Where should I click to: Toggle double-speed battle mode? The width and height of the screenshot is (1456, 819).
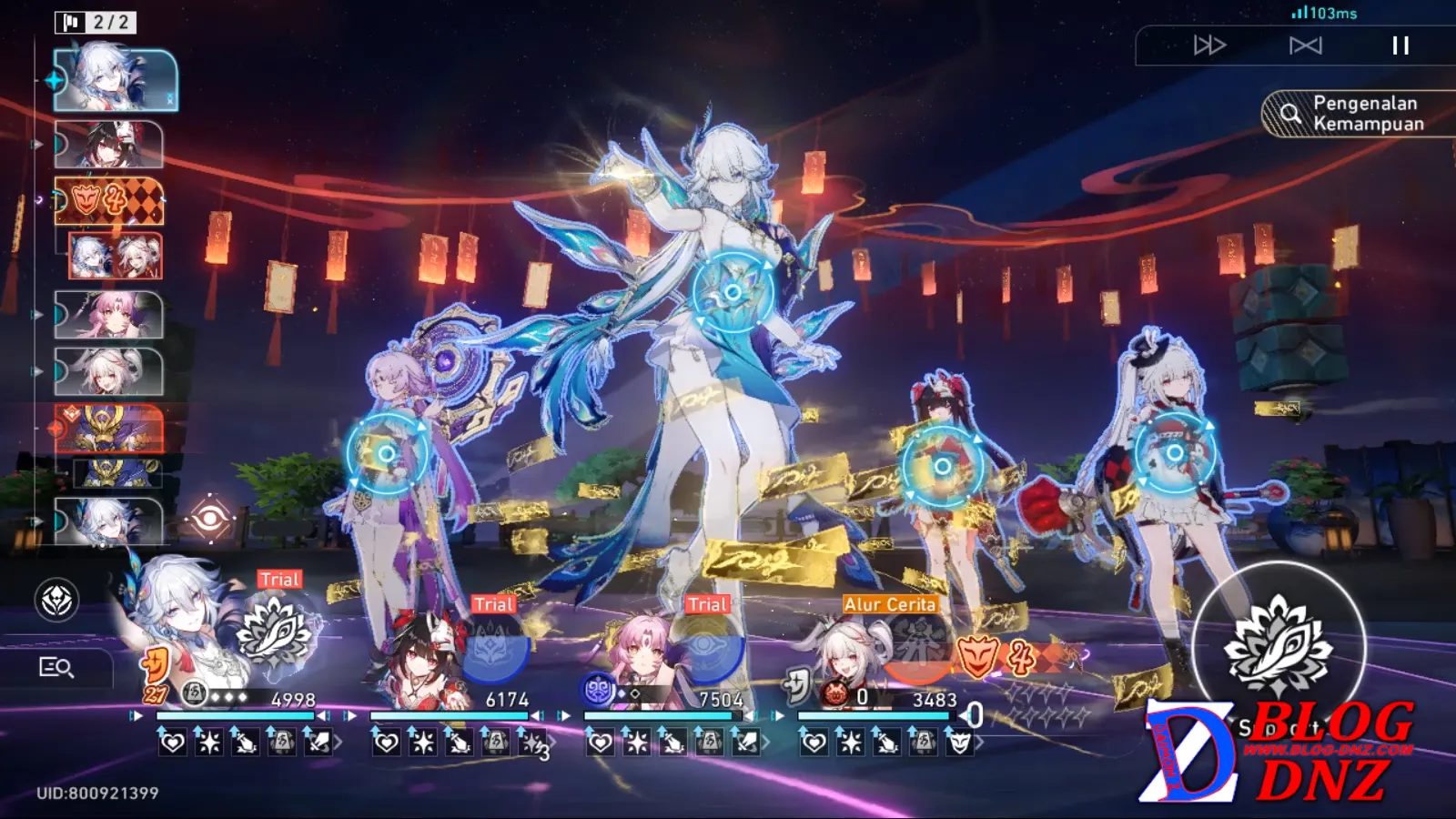[x=1209, y=45]
